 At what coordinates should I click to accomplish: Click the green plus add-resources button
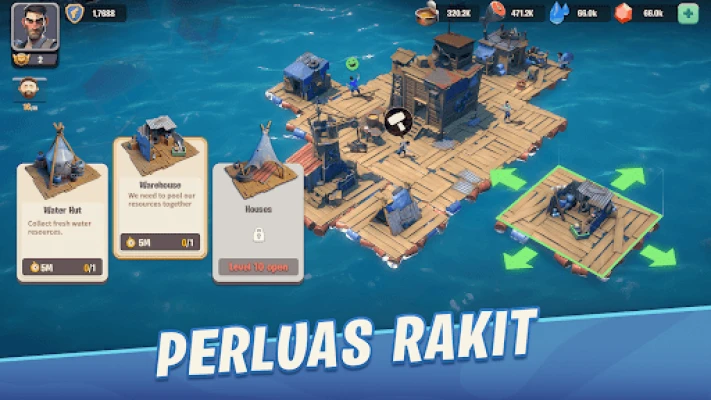pos(688,13)
